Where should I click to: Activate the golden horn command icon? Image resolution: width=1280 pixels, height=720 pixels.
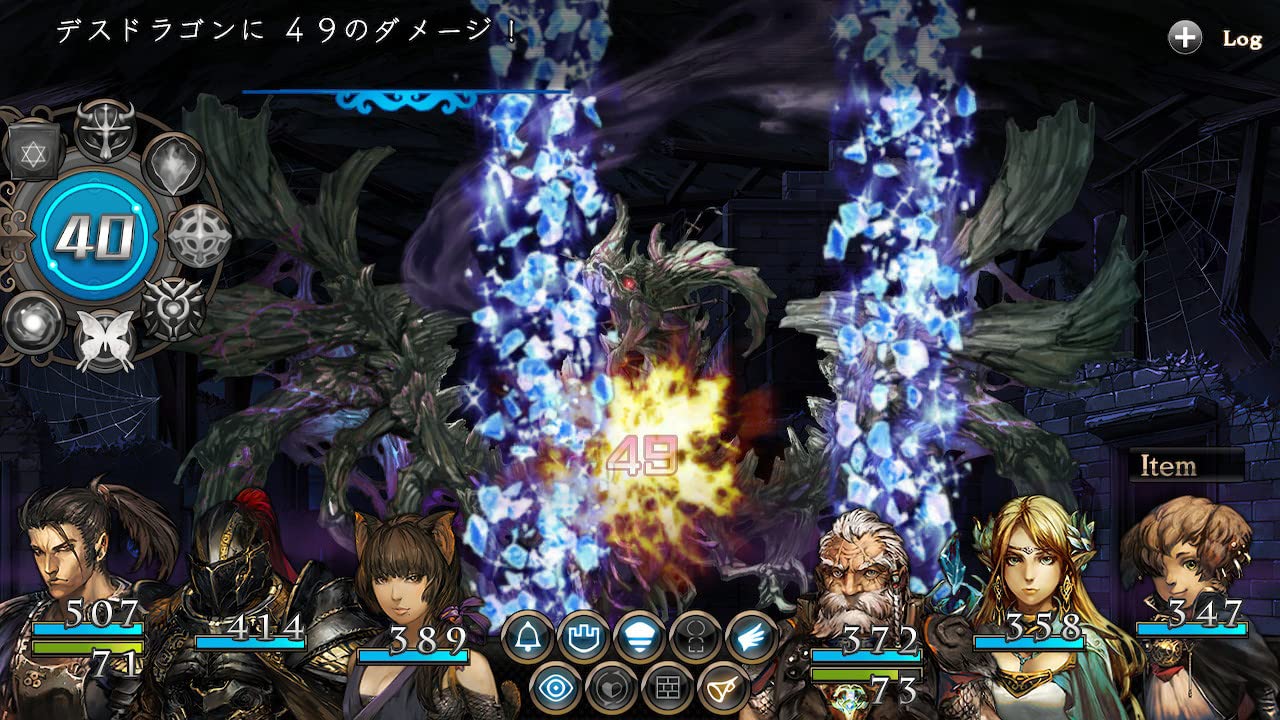coord(722,689)
